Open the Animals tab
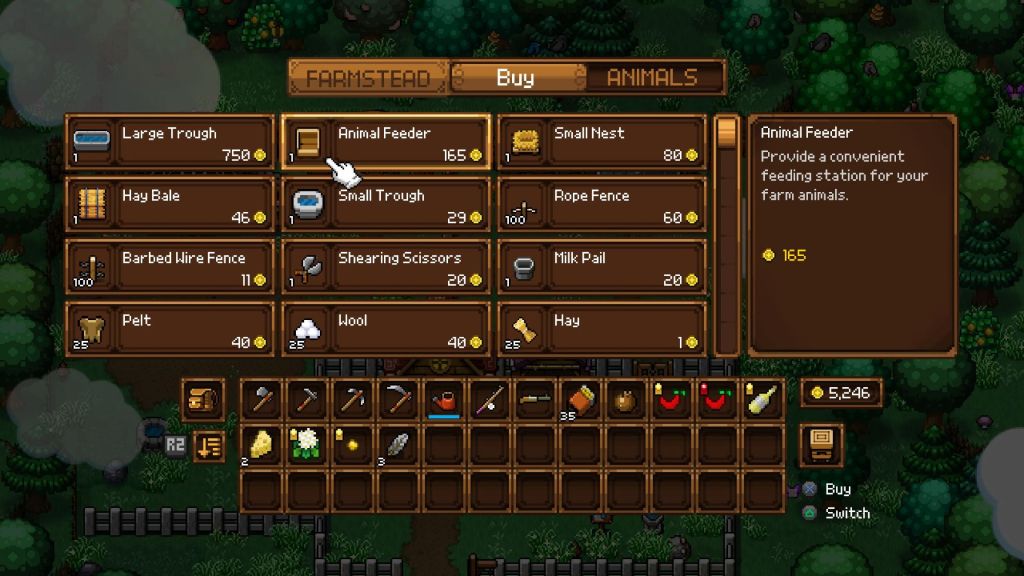This screenshot has height=576, width=1024. pyautogui.click(x=651, y=78)
